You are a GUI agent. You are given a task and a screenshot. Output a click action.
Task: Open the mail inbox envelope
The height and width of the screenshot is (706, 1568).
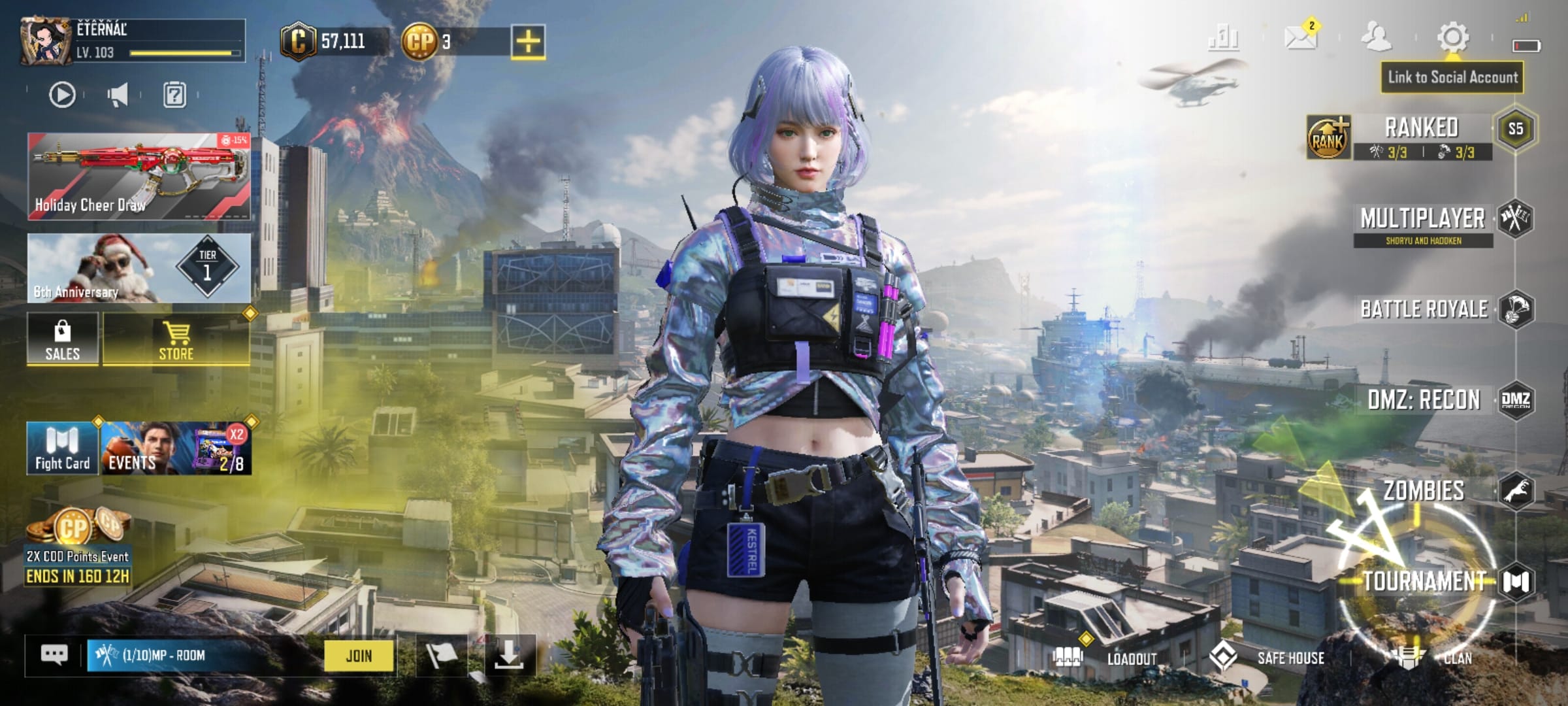[1300, 37]
